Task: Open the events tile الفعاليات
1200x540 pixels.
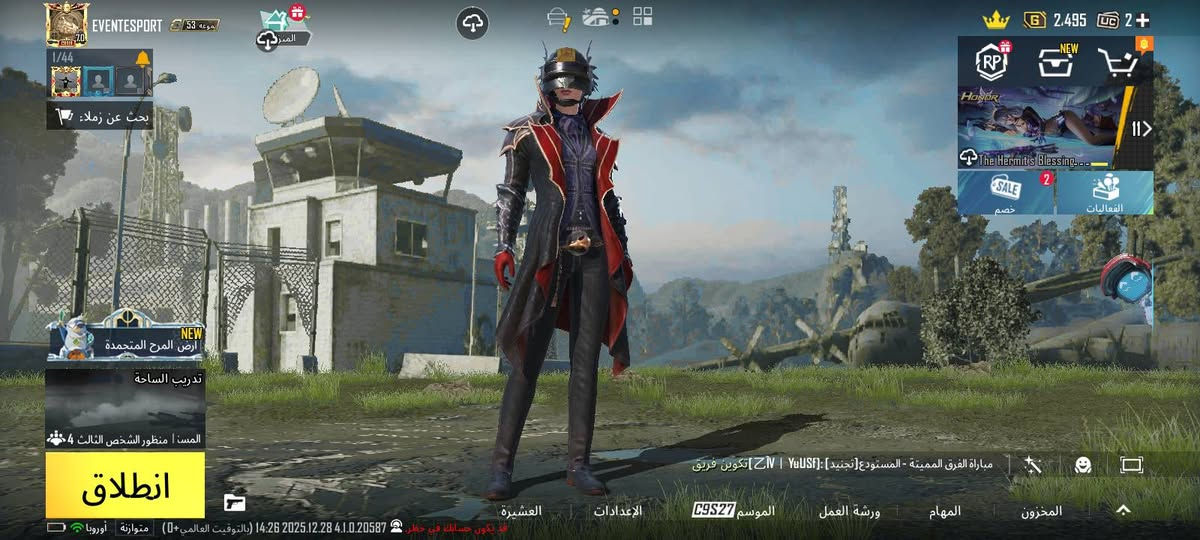Action: pos(1104,192)
